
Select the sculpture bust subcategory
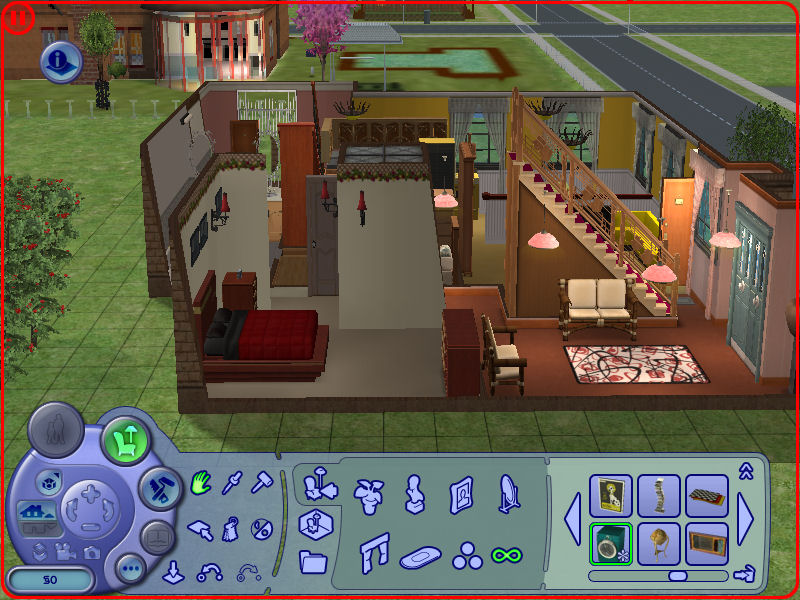point(414,492)
